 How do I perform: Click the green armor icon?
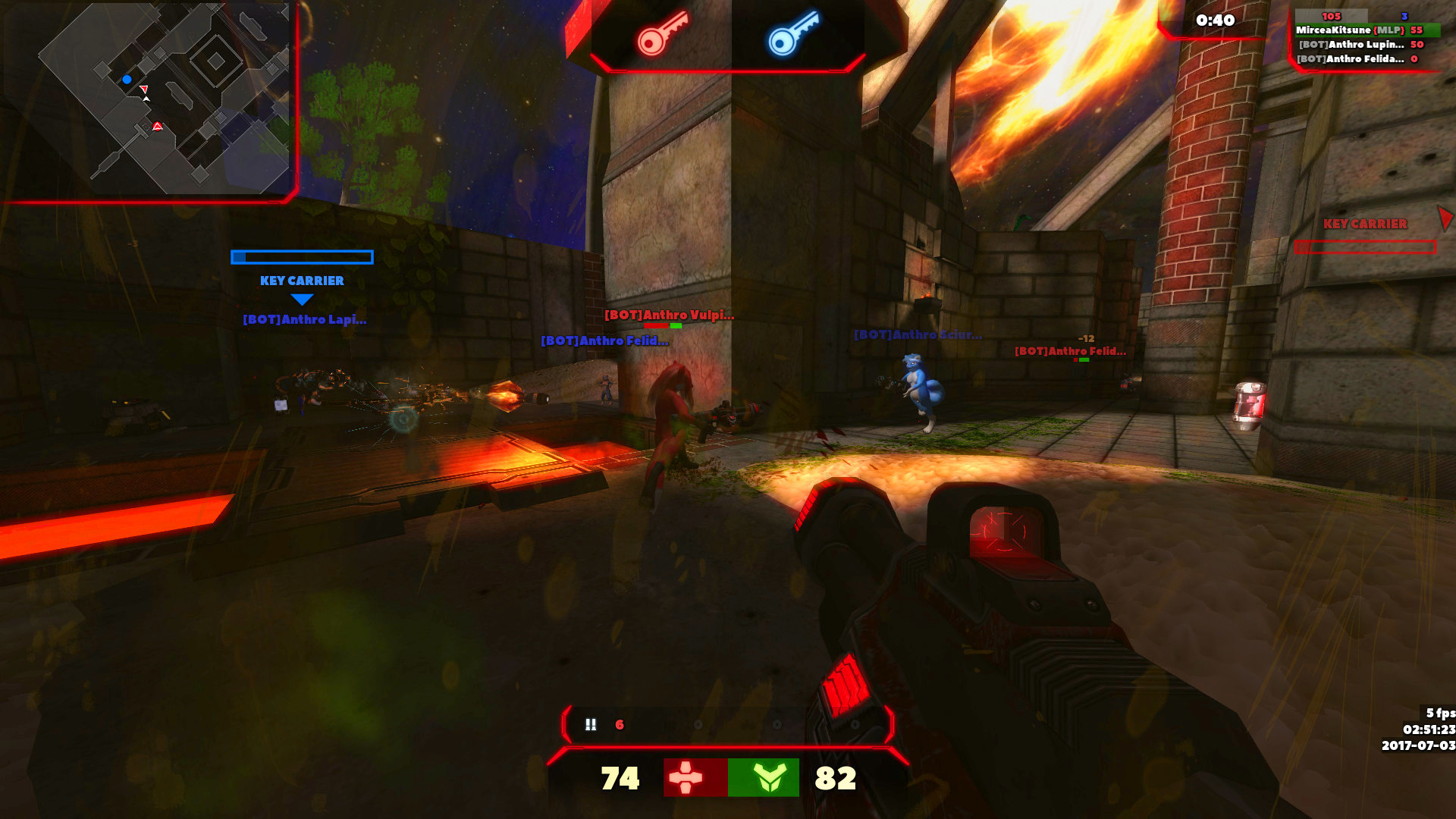[768, 777]
